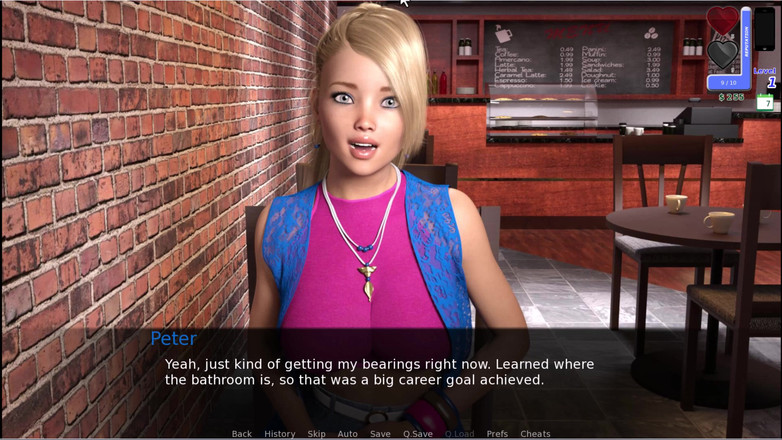Open the dialogue History log
782x440 pixels.
[279, 434]
